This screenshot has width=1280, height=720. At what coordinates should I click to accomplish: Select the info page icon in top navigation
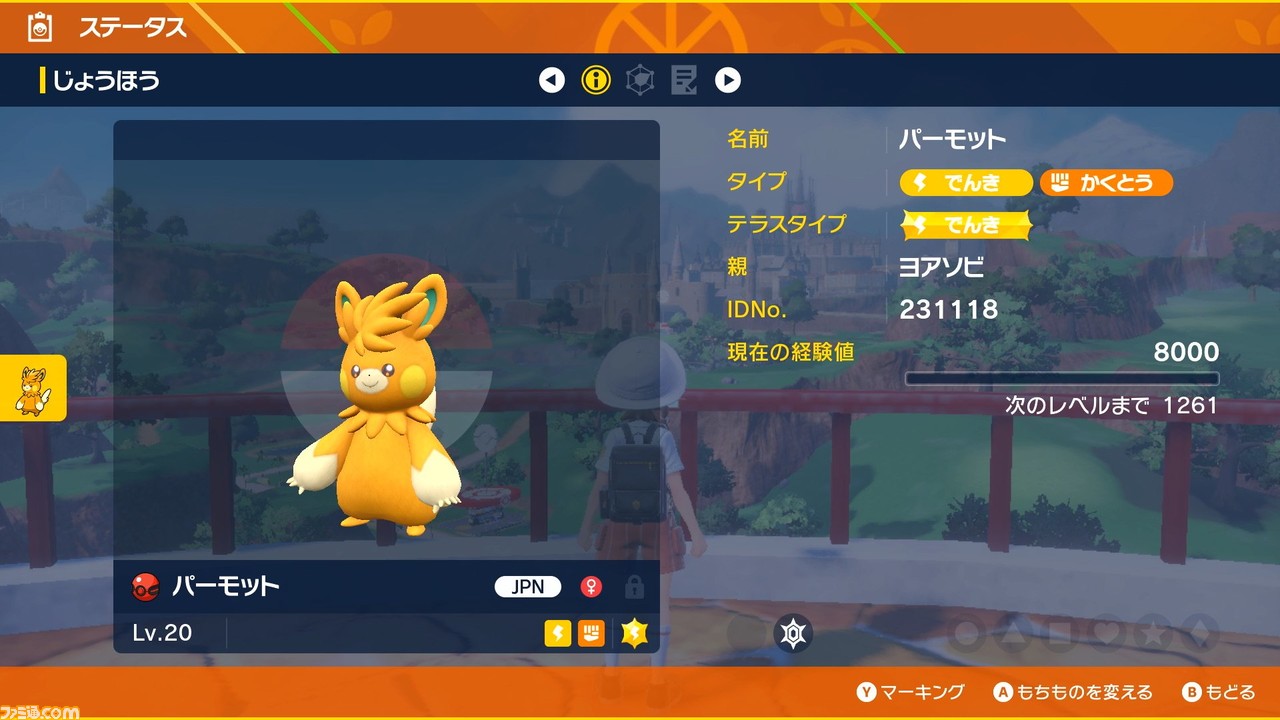tap(596, 80)
